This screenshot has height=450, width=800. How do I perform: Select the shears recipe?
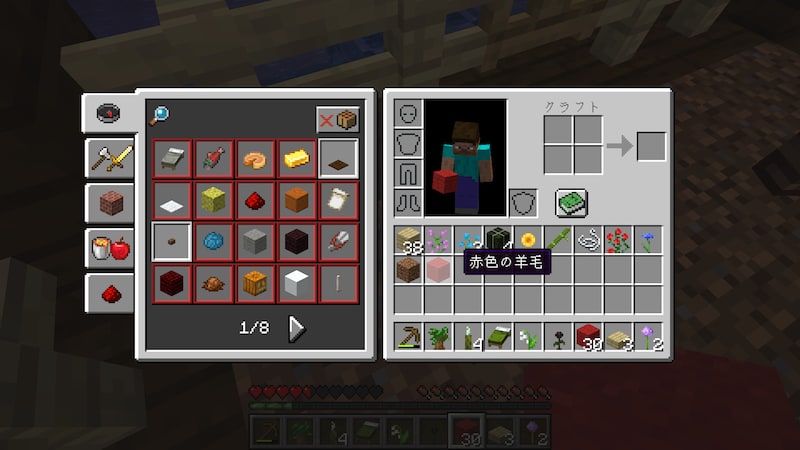pos(338,241)
